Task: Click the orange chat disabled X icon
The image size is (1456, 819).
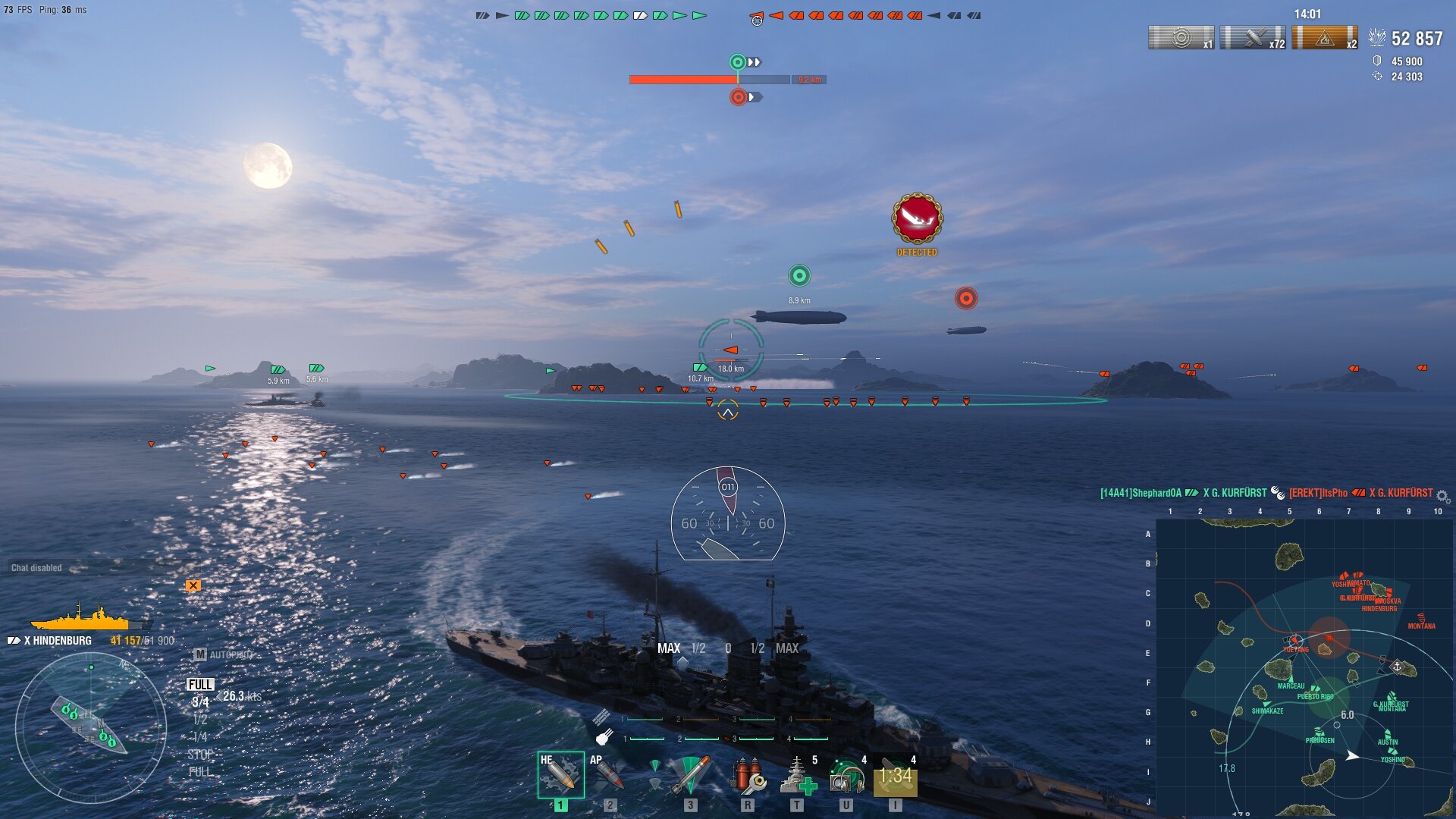Action: [x=193, y=585]
